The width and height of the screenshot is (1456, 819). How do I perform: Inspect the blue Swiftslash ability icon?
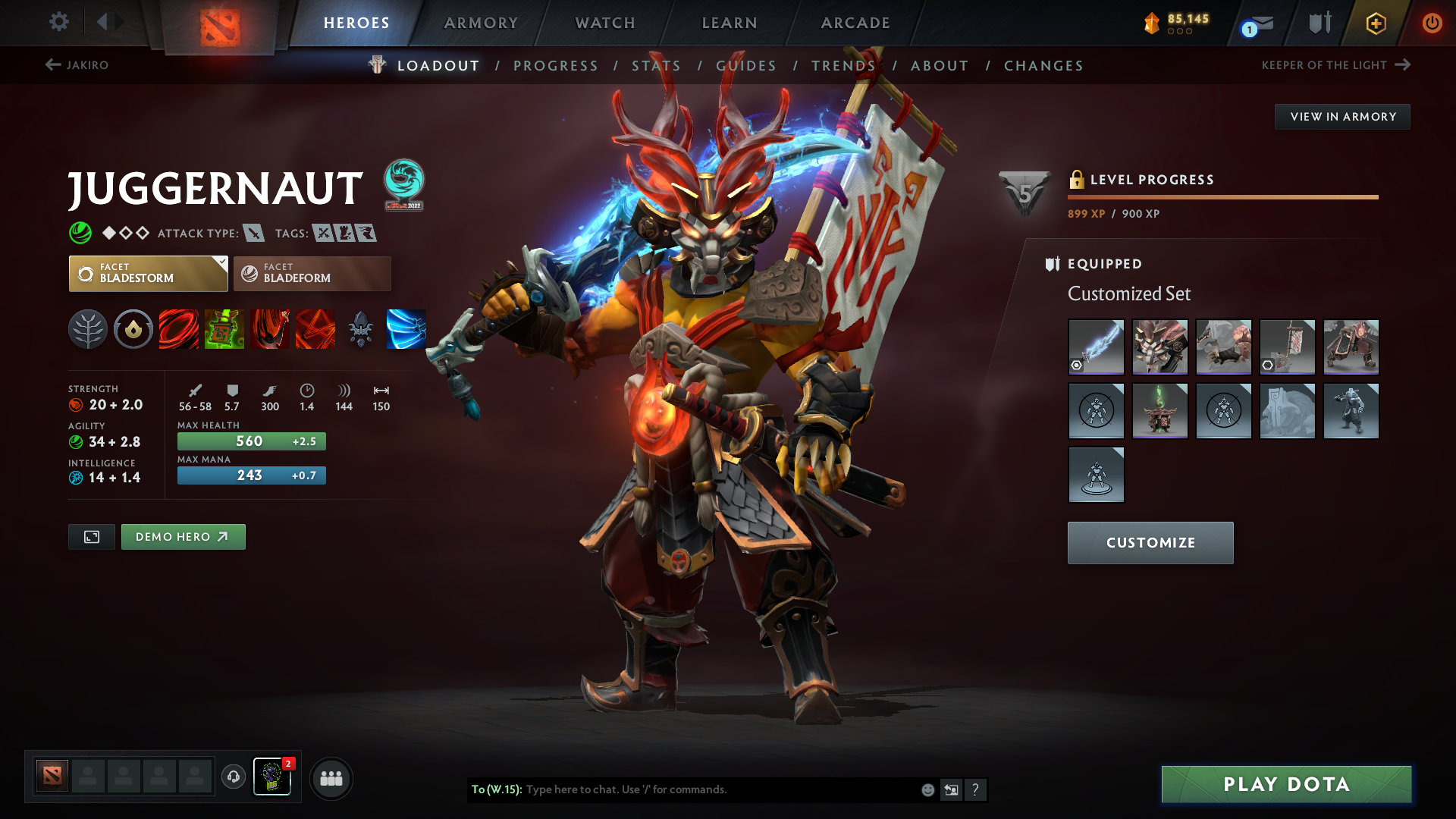(x=406, y=329)
